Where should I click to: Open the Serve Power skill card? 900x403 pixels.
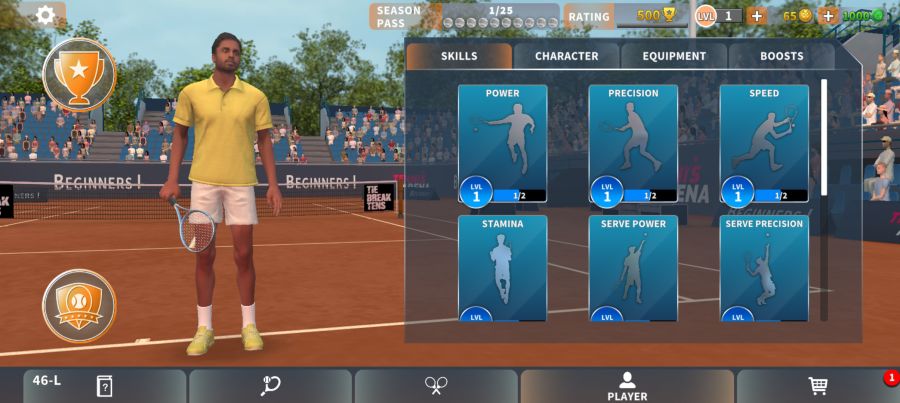(x=633, y=268)
